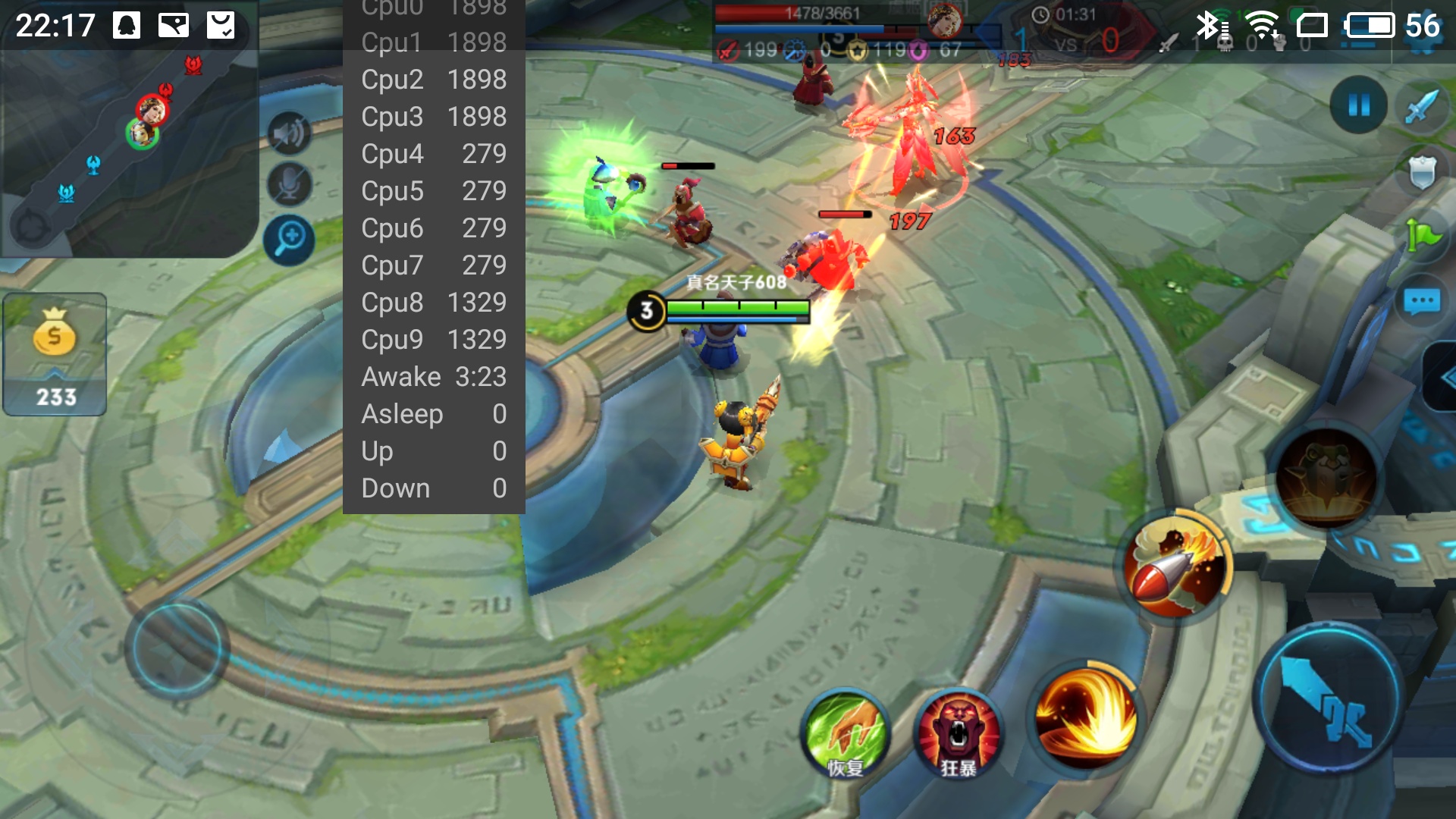This screenshot has width=1456, height=819.
Task: Activate the rocket missile skill
Action: click(x=1176, y=567)
